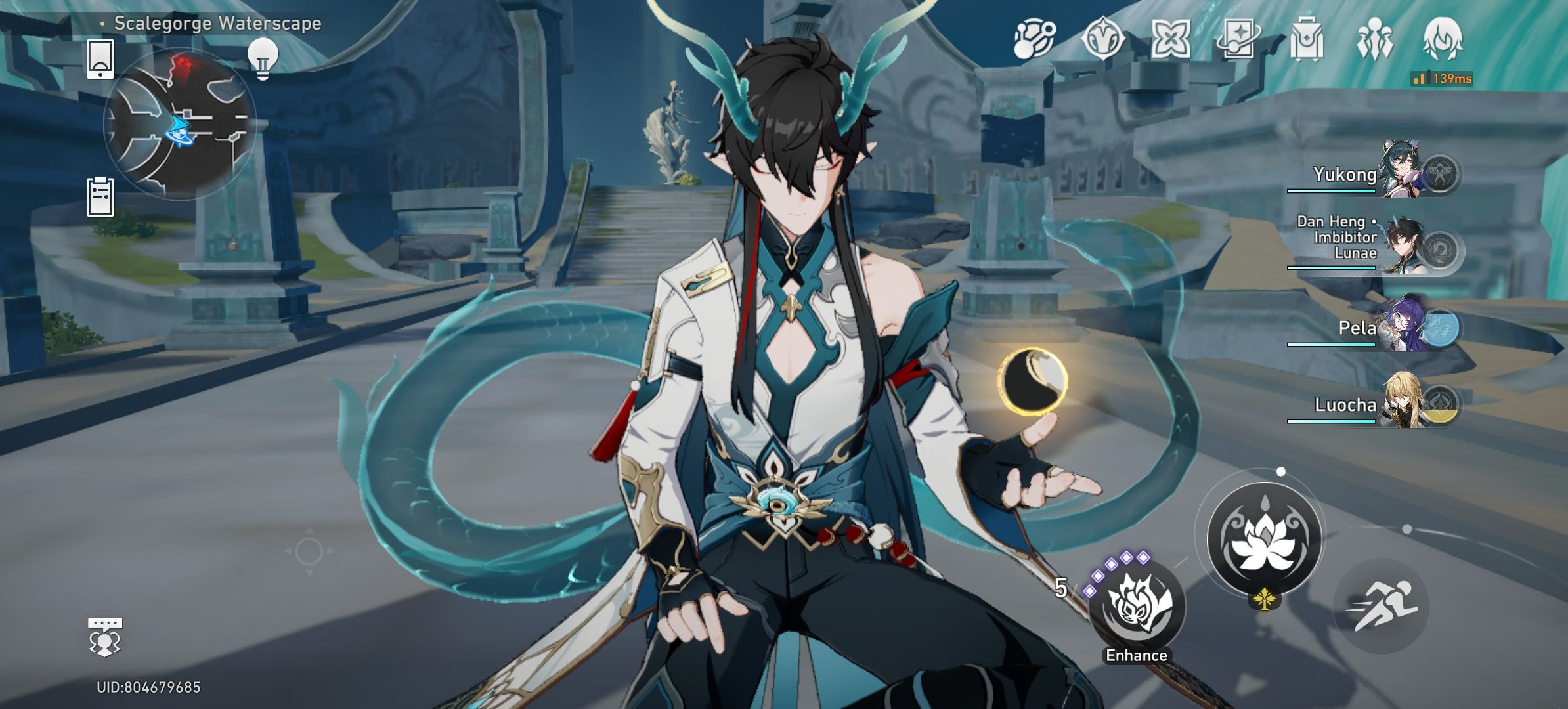Tap the Scalegorge Waterscape location label
This screenshot has width=1568, height=709.
pos(217,23)
